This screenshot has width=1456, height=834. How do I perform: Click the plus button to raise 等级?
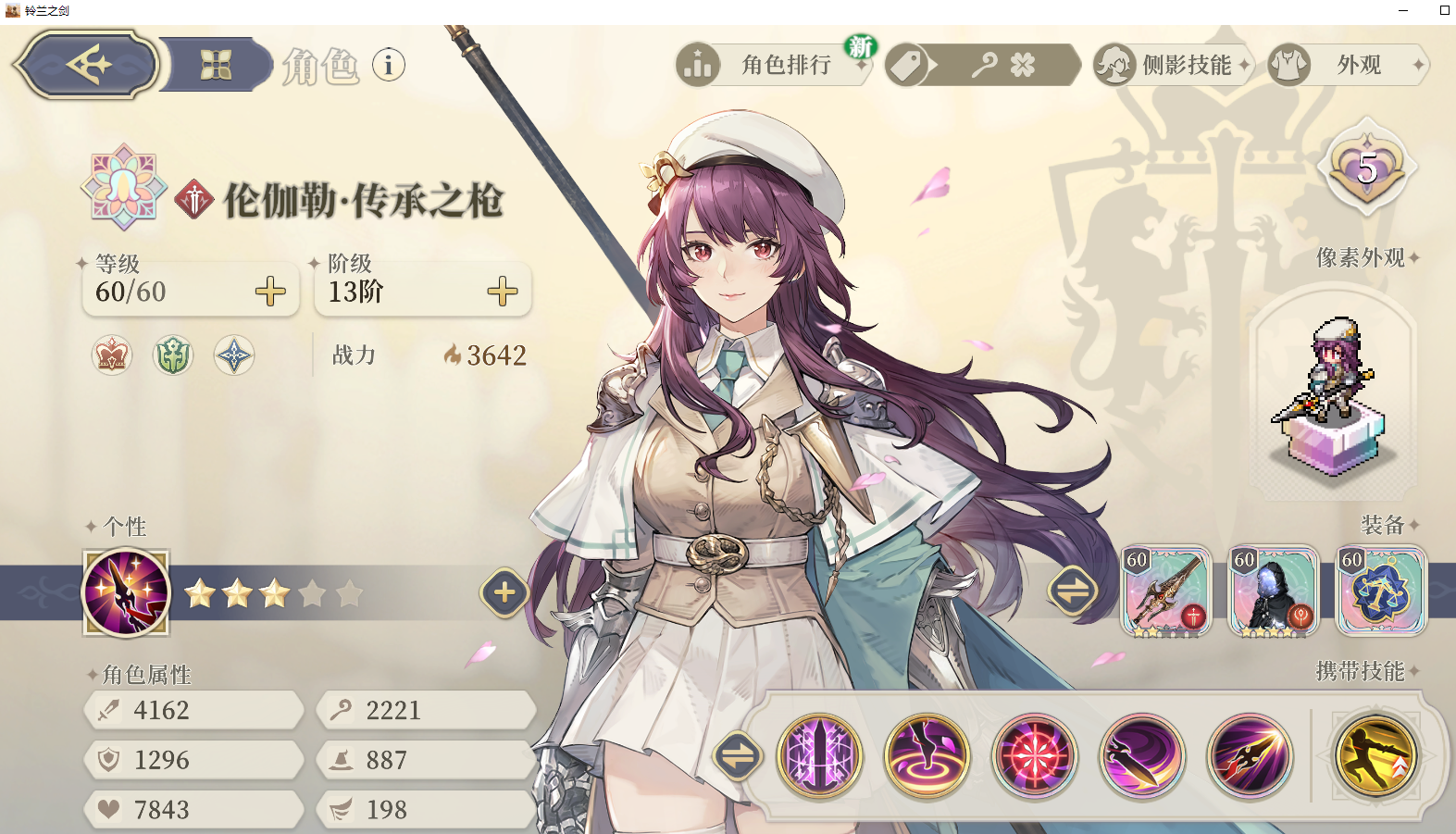269,293
